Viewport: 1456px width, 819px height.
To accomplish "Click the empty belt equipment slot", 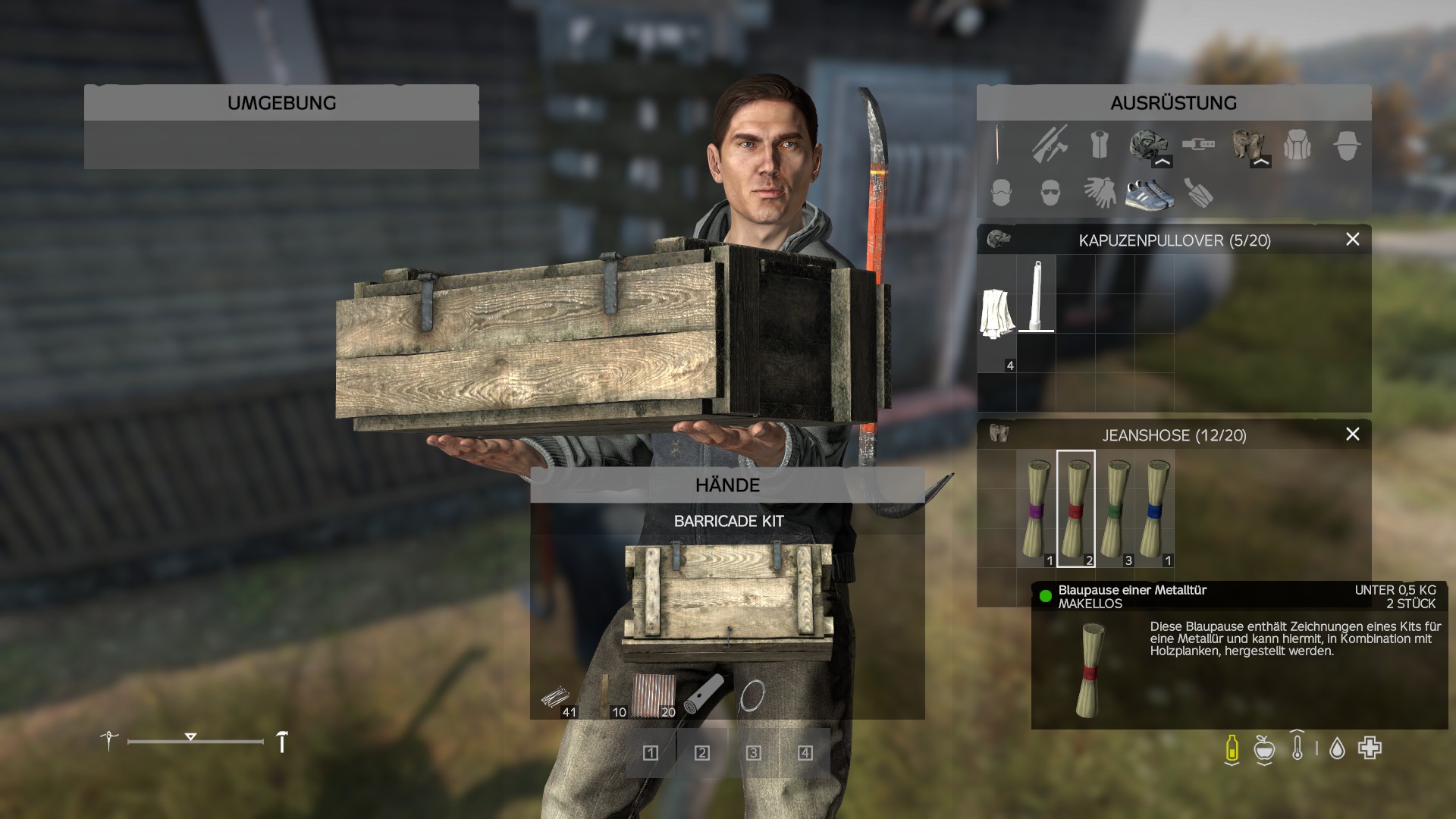I will [1197, 144].
